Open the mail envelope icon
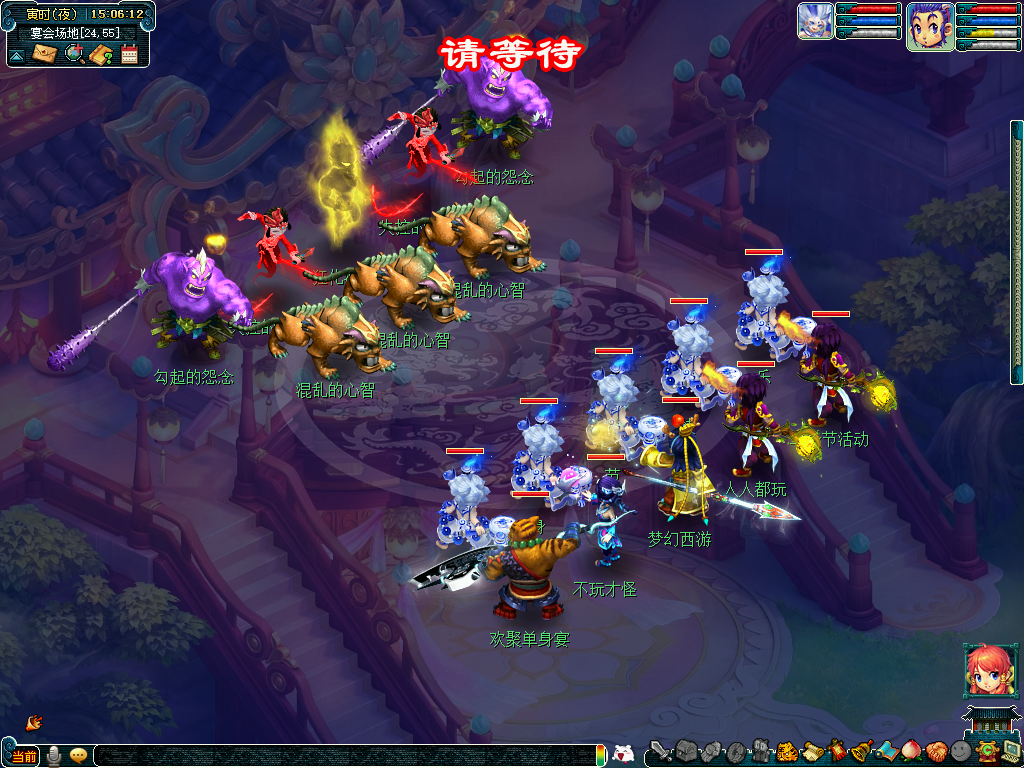This screenshot has height=768, width=1024. 43,54
